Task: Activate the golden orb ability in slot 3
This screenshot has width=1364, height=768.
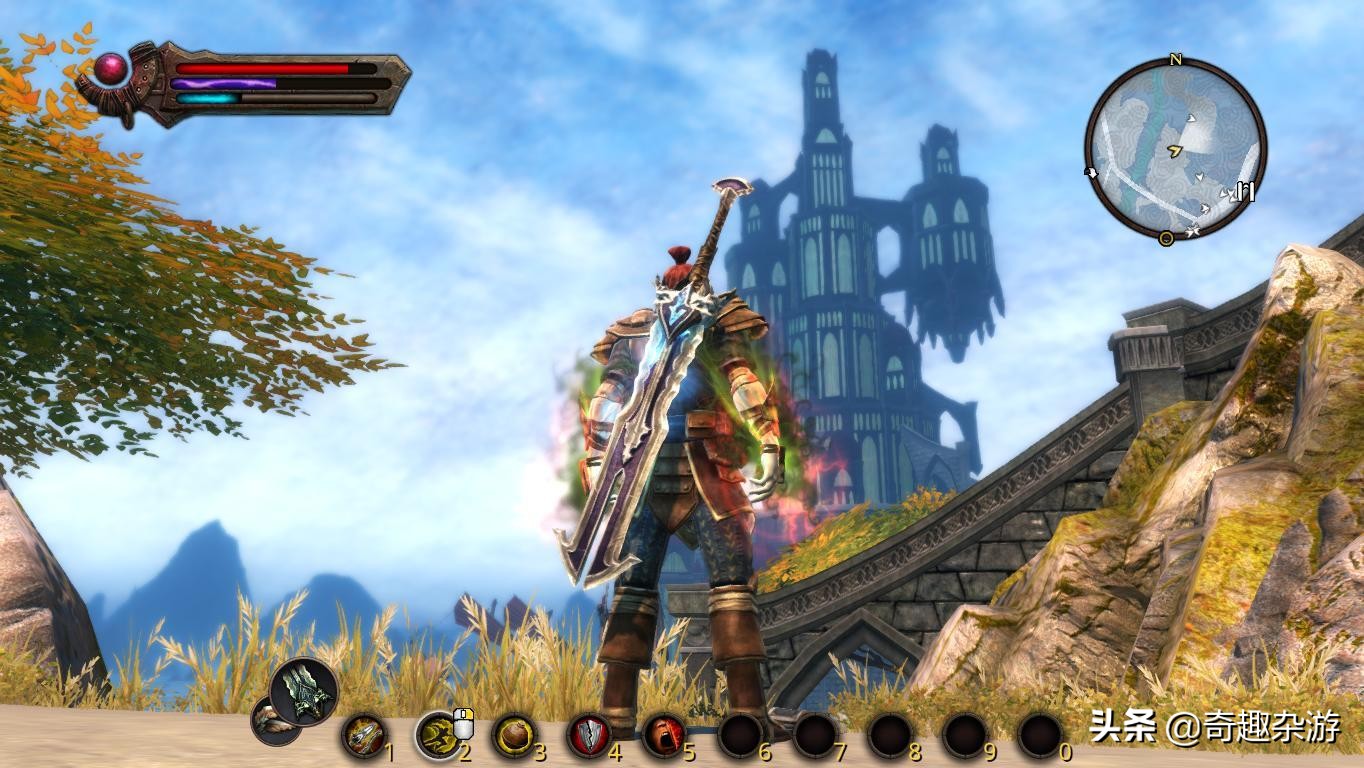Action: click(514, 736)
